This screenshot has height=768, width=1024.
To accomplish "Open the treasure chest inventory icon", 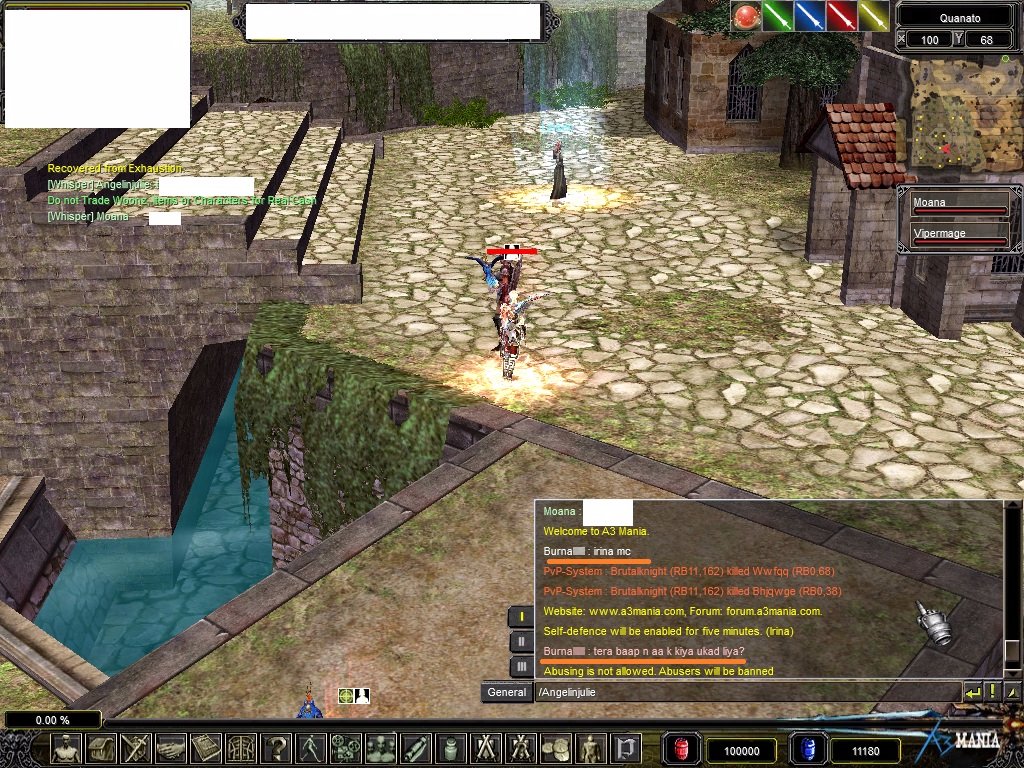I will point(101,748).
